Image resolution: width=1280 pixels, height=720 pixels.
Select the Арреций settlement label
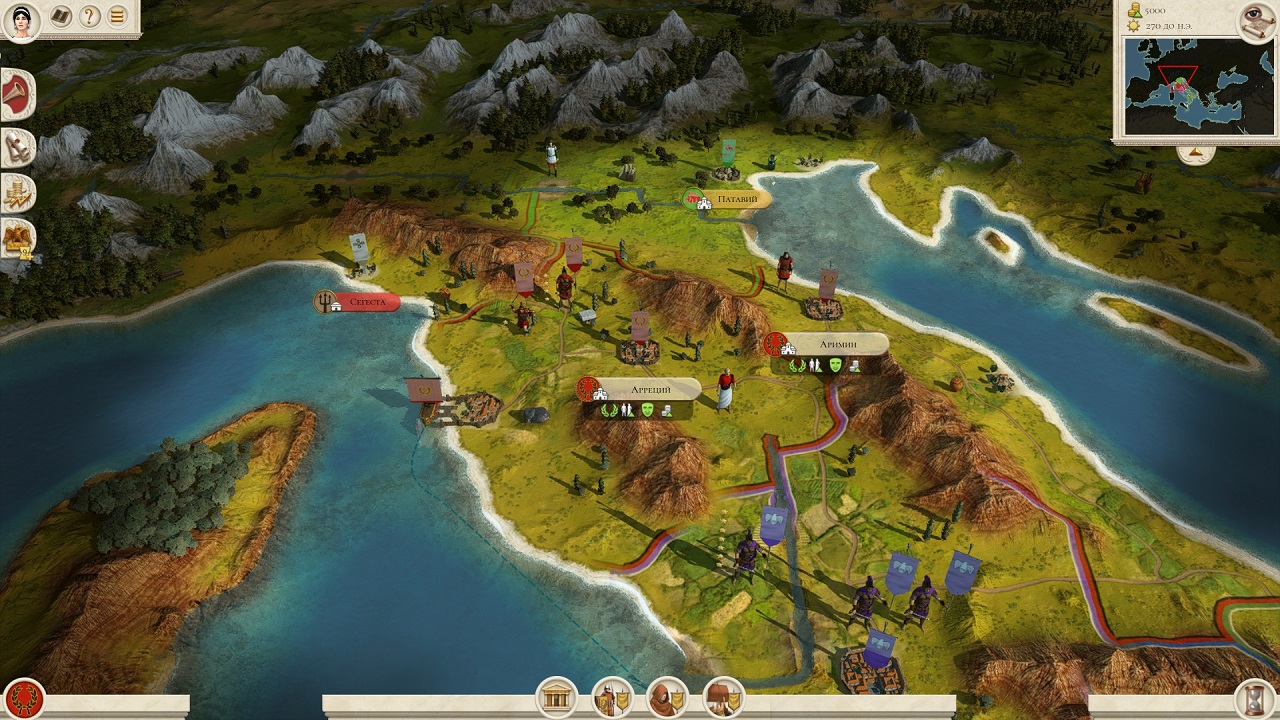click(650, 388)
